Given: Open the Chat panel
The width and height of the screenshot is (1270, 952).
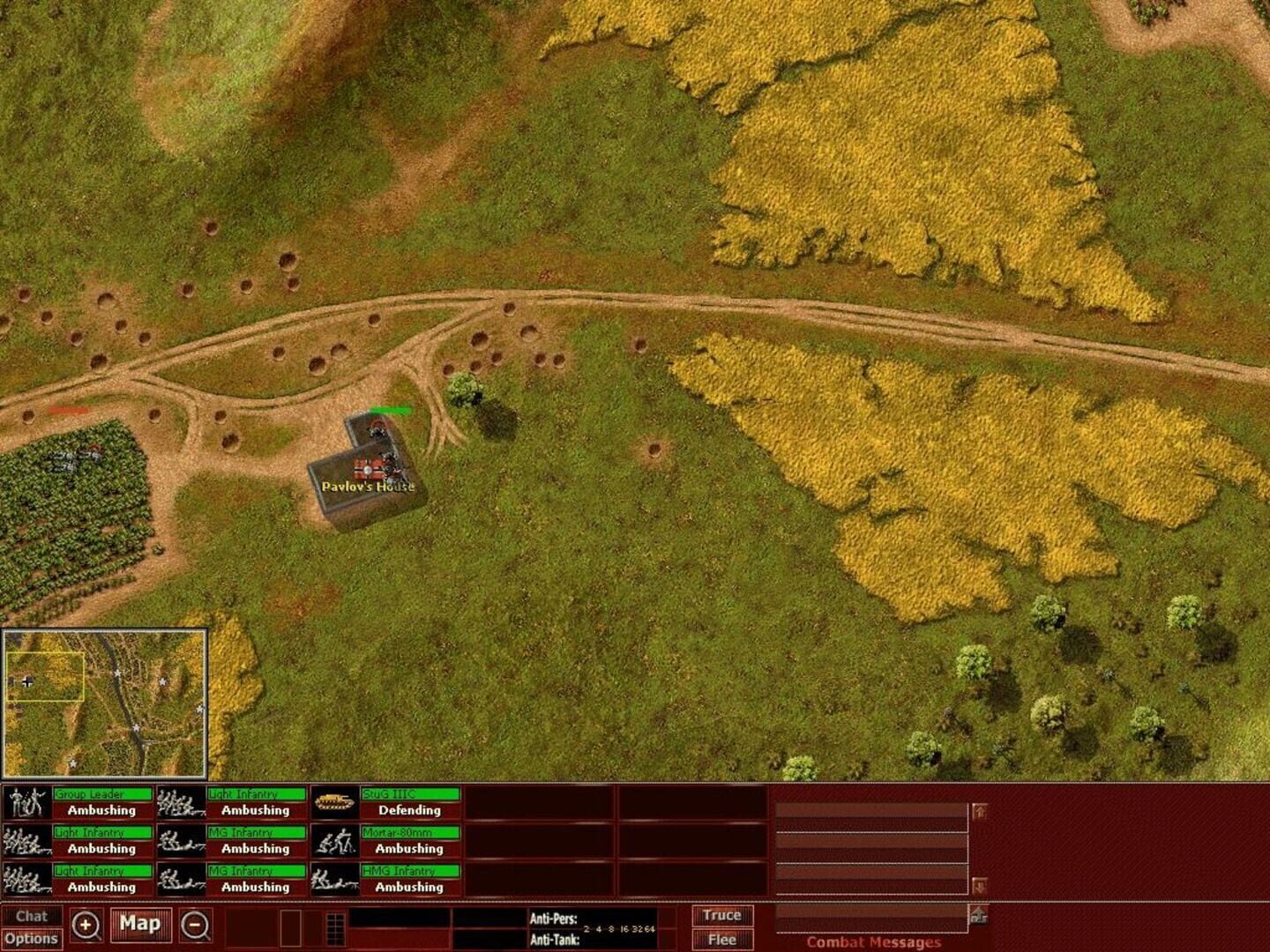Looking at the screenshot, I should (32, 916).
